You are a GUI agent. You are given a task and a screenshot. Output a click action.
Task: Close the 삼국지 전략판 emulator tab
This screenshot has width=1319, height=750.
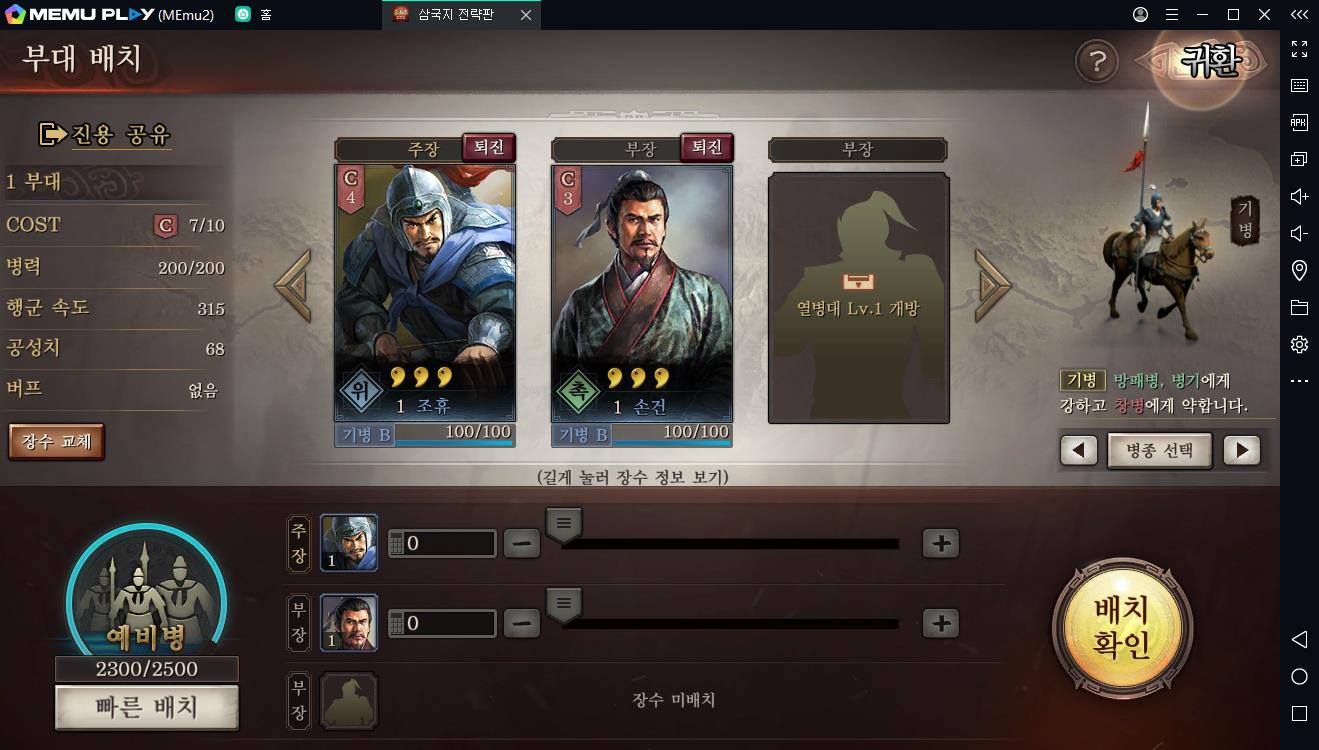click(525, 15)
